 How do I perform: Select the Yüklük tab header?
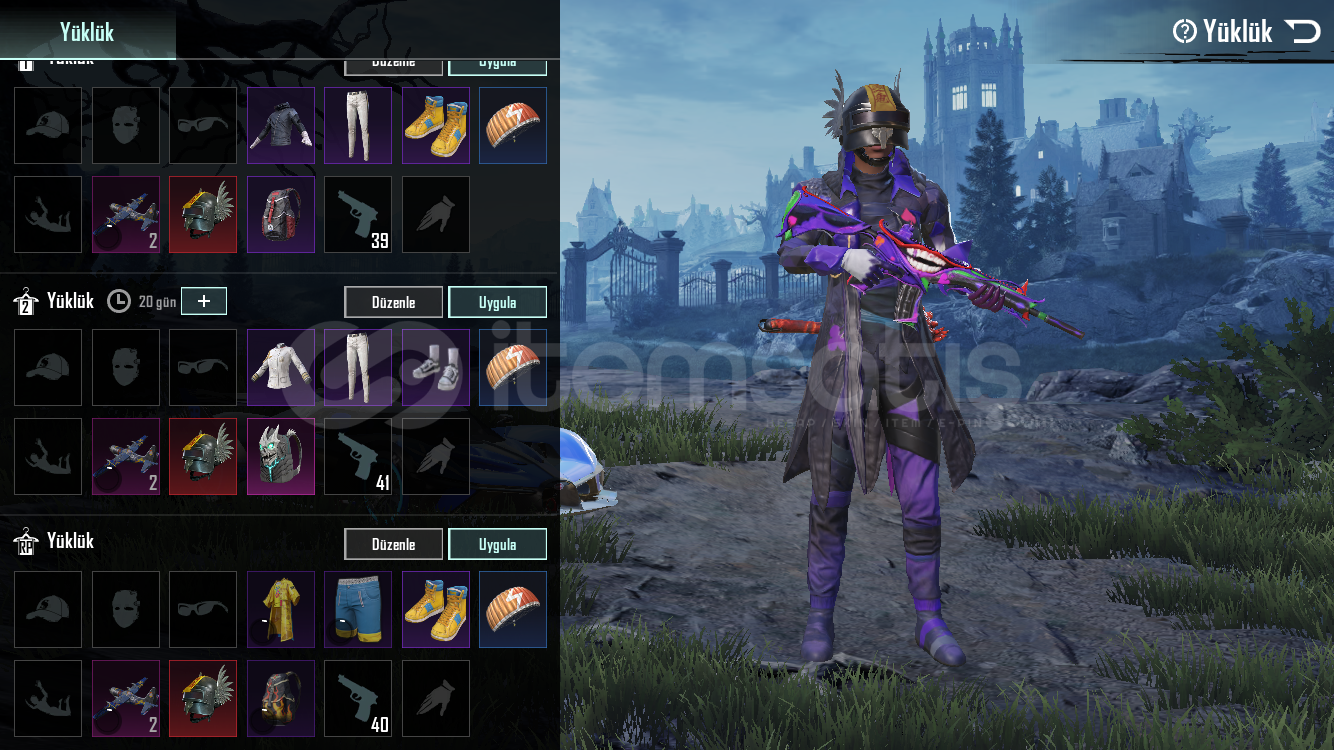click(87, 32)
